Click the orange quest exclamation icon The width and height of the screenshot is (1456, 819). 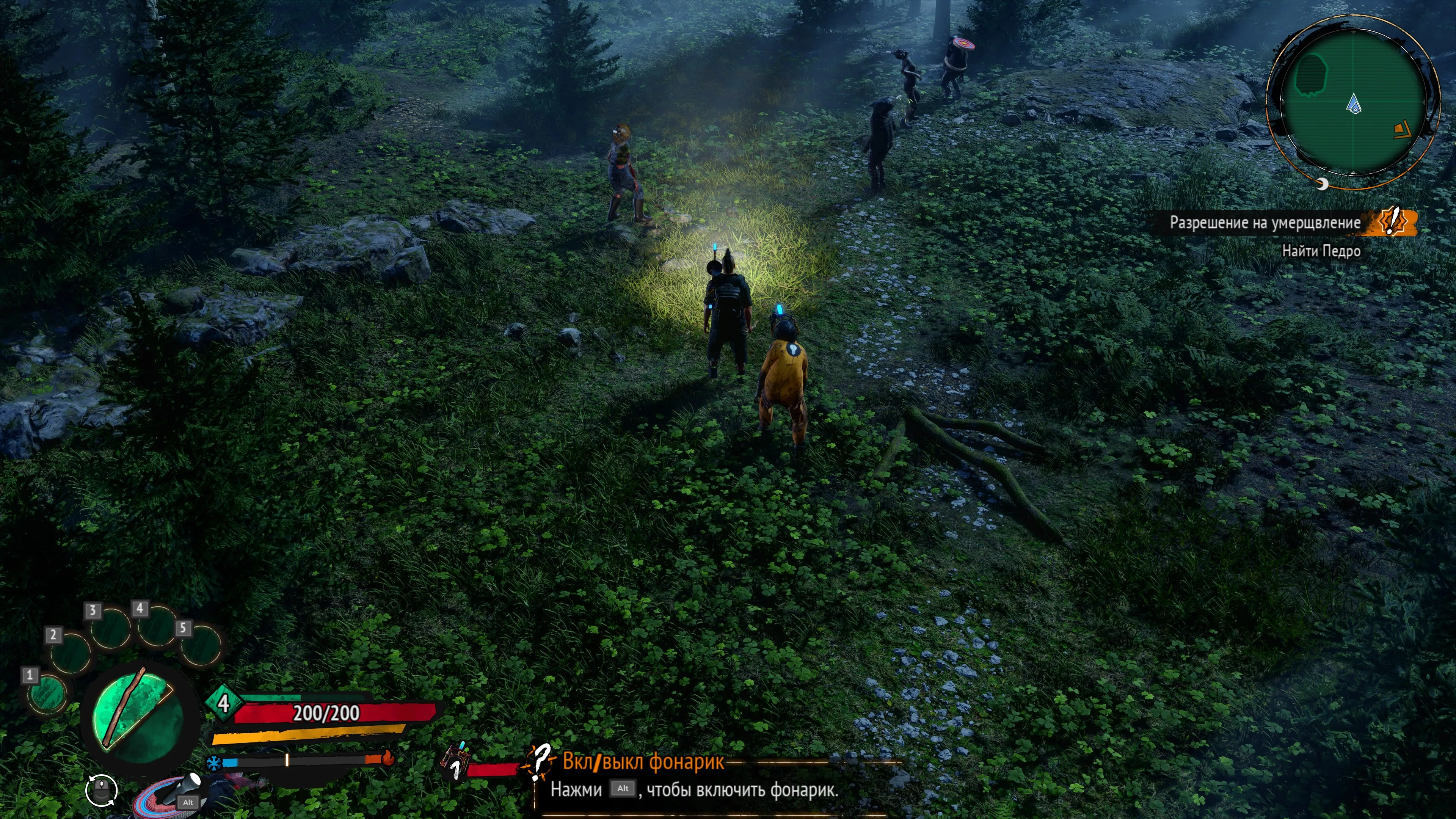[1393, 220]
